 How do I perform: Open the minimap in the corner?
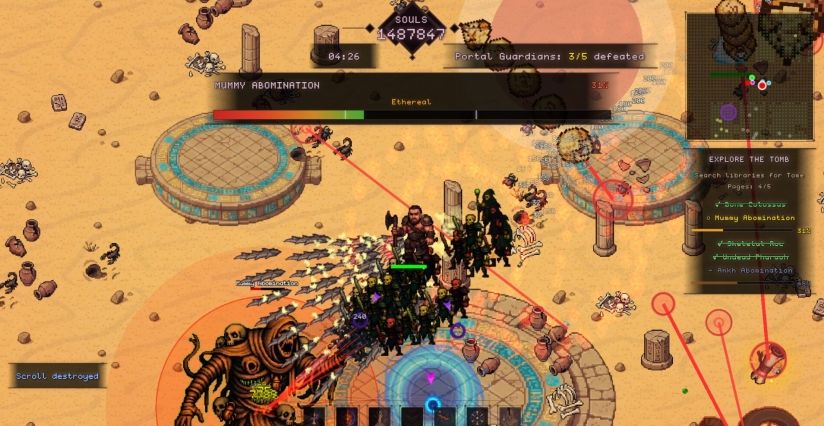(752, 77)
